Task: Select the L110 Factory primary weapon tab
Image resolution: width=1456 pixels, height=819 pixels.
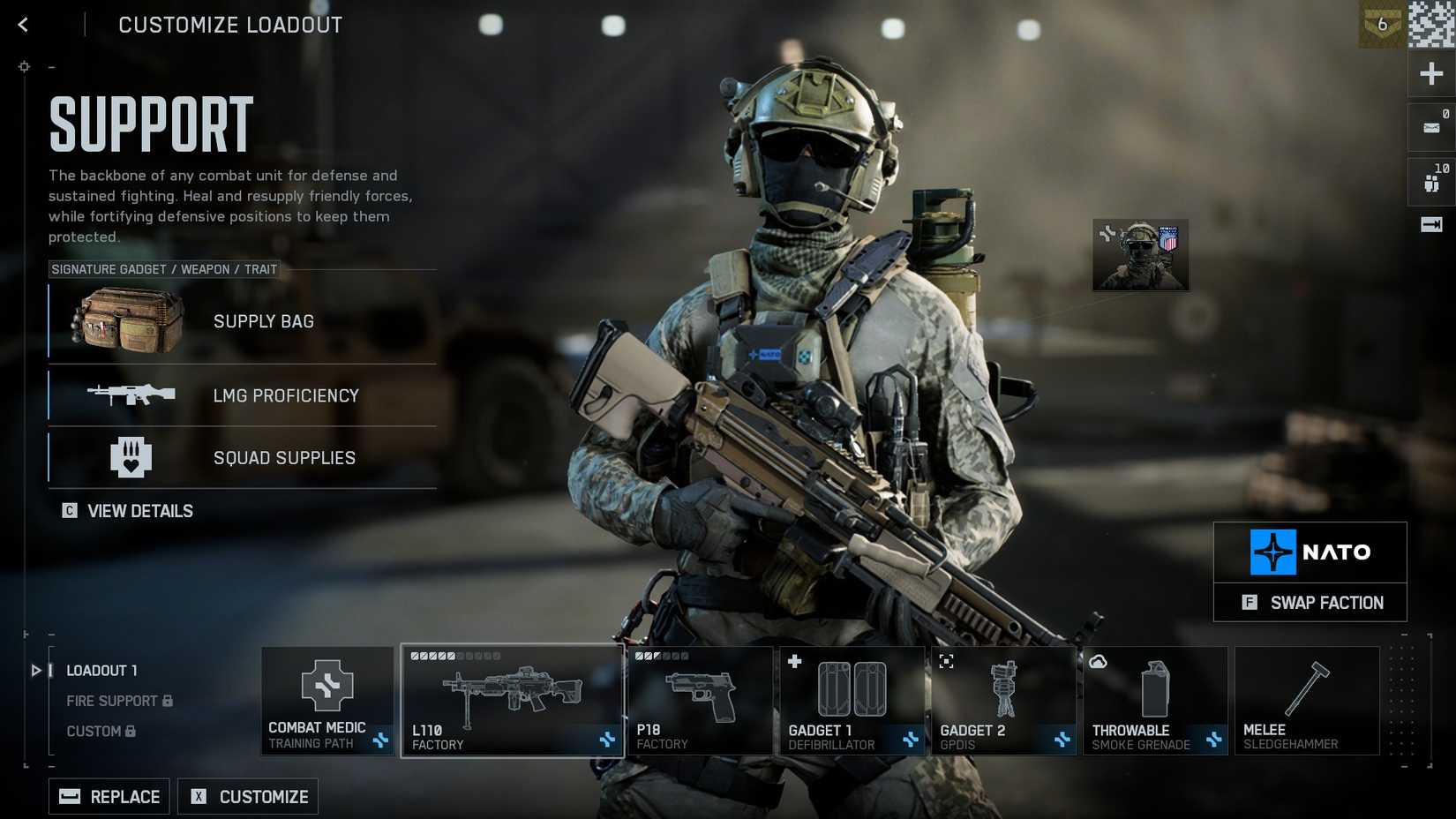Action: click(512, 700)
